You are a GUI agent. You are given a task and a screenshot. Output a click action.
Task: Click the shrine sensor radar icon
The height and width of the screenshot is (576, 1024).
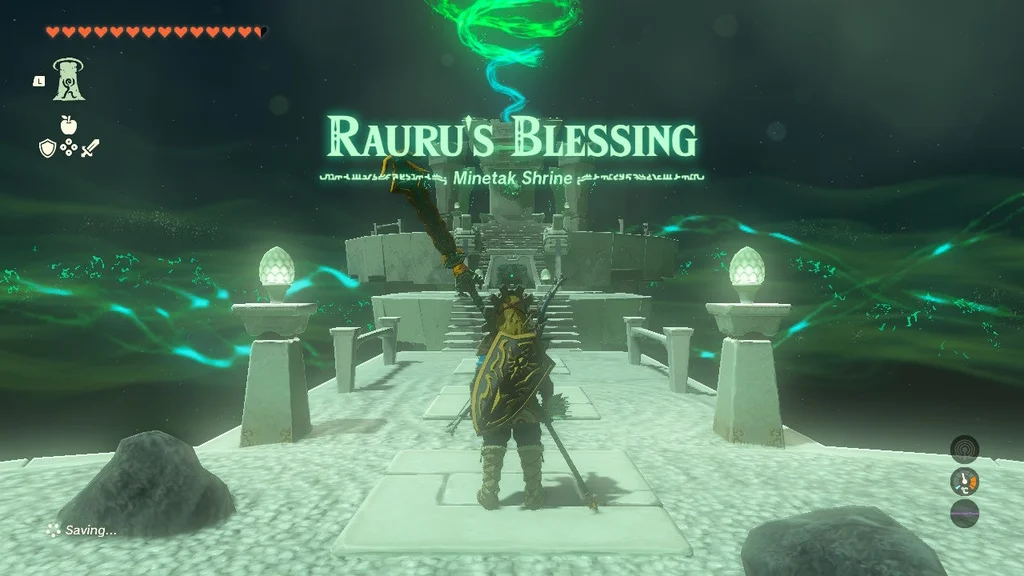964,448
